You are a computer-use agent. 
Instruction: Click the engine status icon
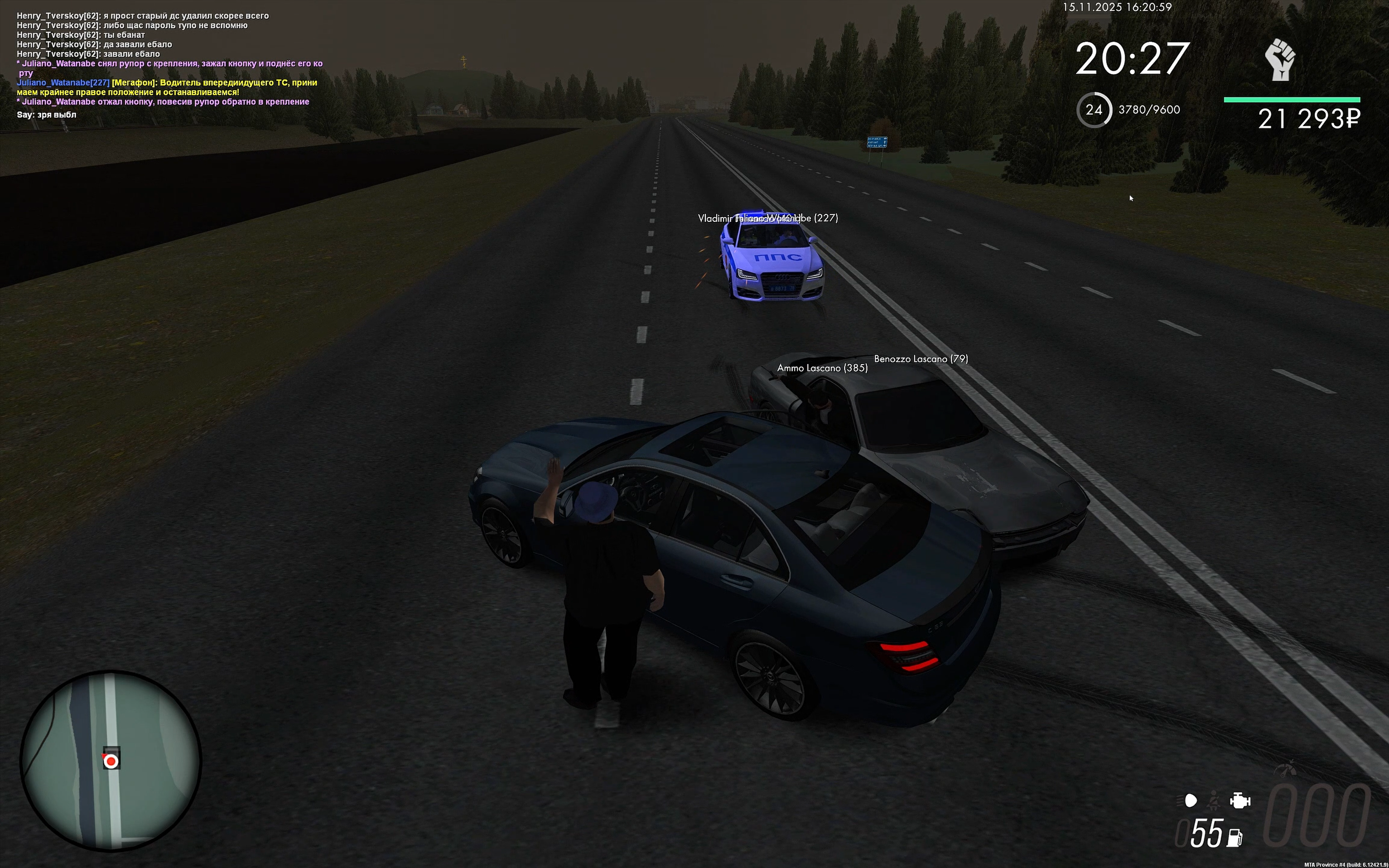(1239, 800)
